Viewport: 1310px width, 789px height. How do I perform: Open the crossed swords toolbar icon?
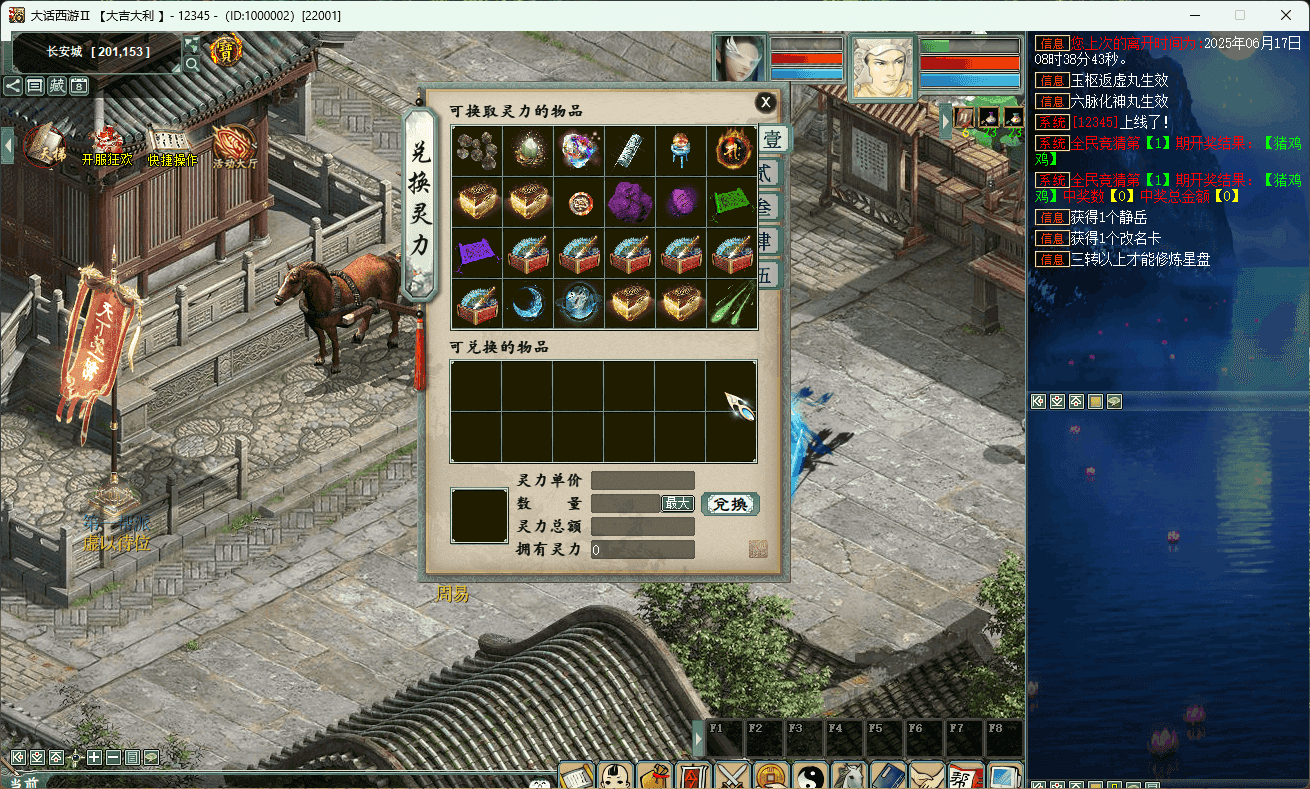point(732,775)
